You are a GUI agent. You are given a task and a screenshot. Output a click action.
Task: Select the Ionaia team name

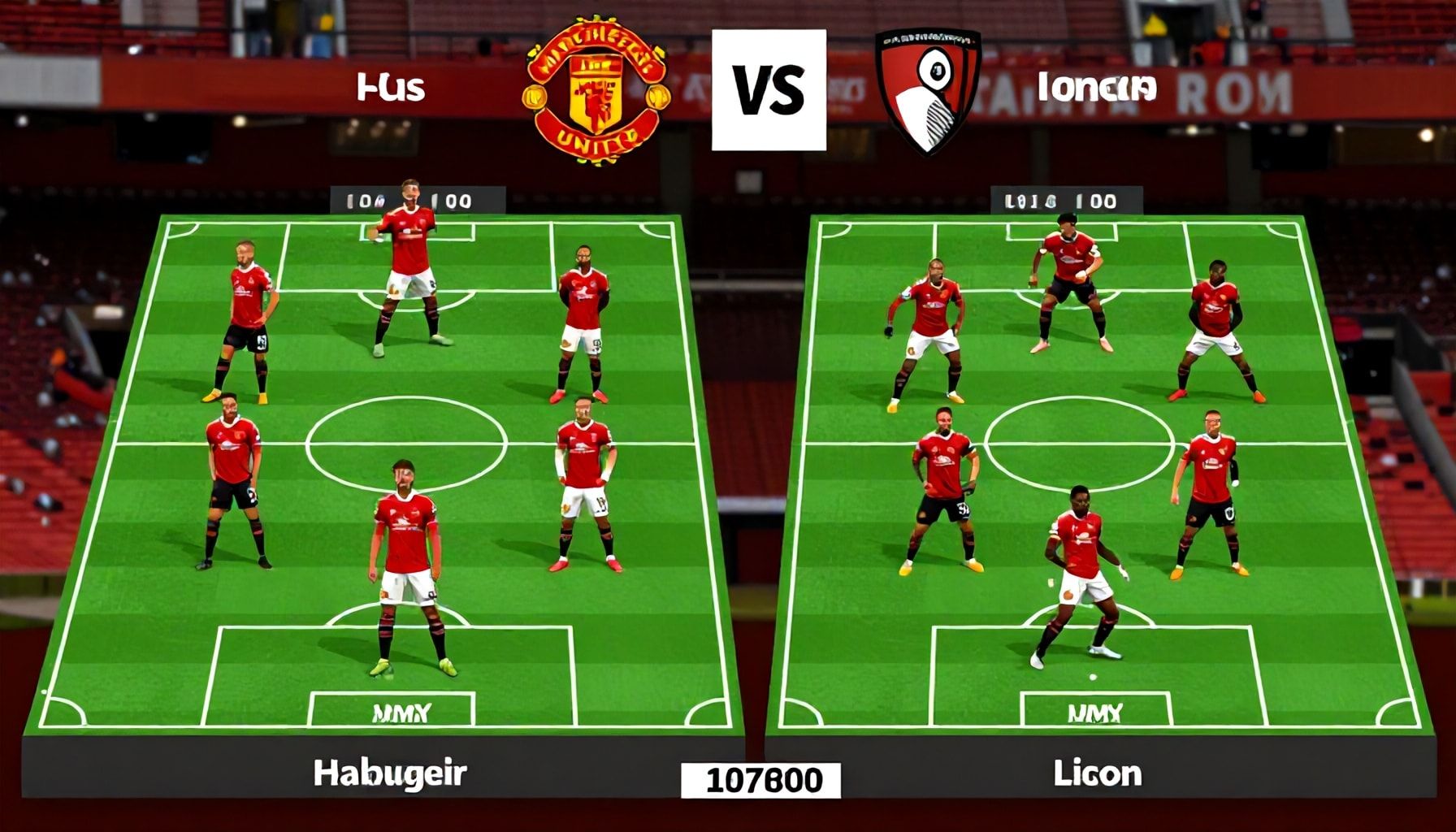[1096, 88]
